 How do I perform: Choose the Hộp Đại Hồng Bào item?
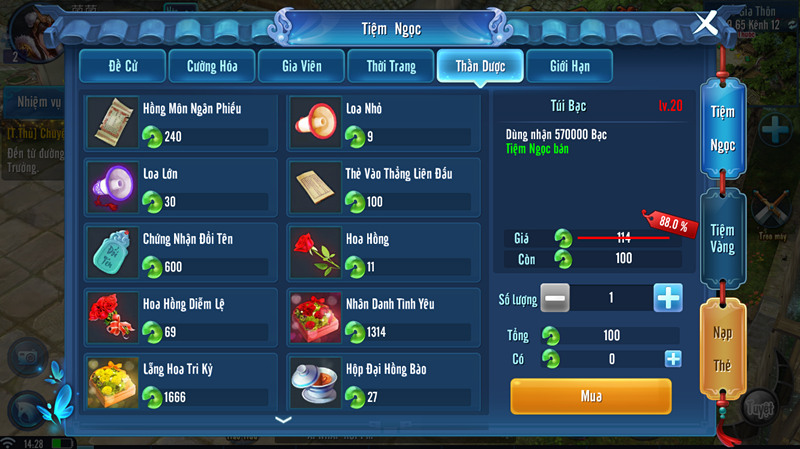point(381,383)
